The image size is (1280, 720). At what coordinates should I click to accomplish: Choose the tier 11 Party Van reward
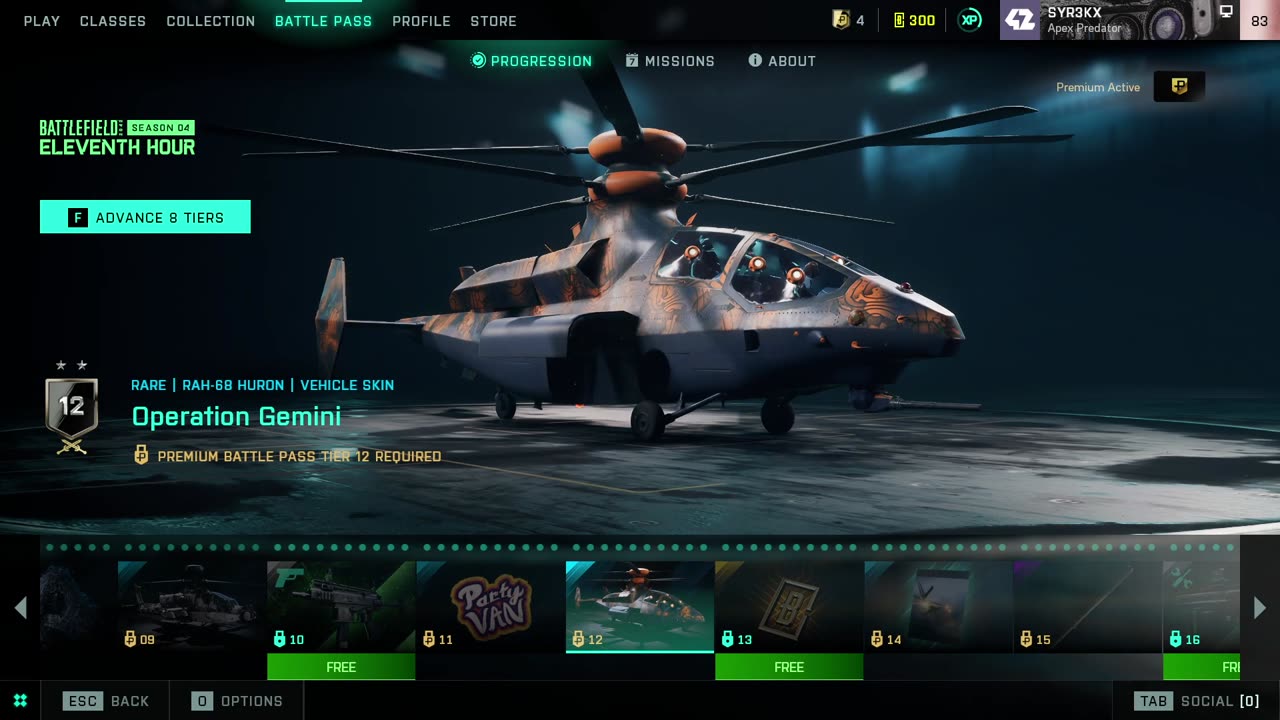[x=490, y=606]
